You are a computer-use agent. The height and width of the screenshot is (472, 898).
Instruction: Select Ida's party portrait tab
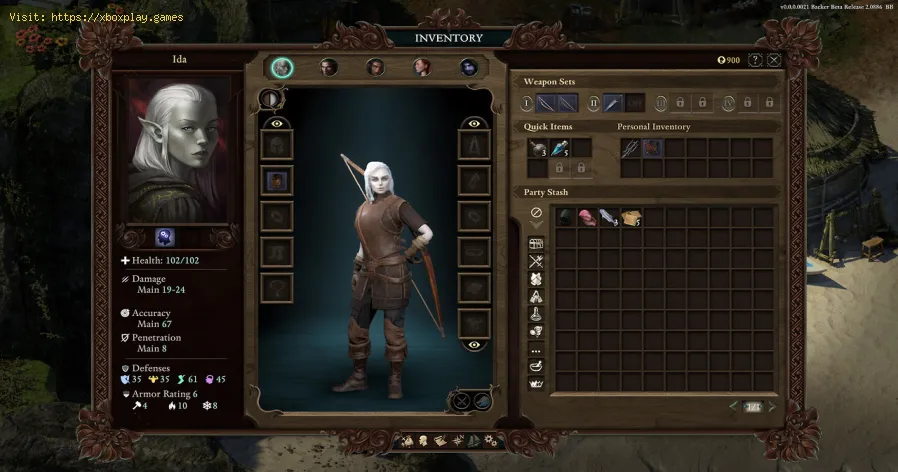[282, 67]
